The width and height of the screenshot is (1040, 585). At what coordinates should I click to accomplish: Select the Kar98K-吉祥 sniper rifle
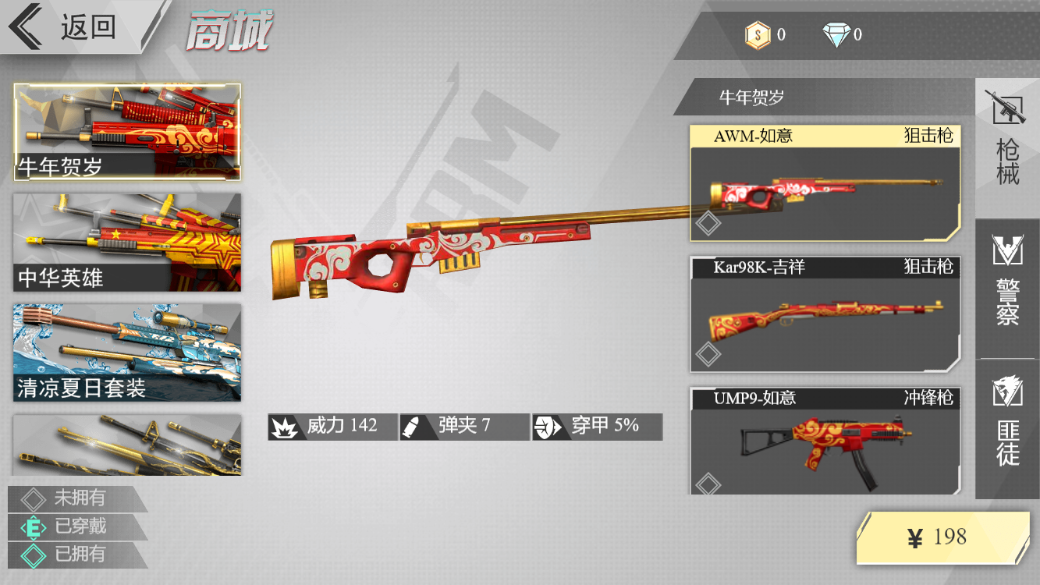825,314
